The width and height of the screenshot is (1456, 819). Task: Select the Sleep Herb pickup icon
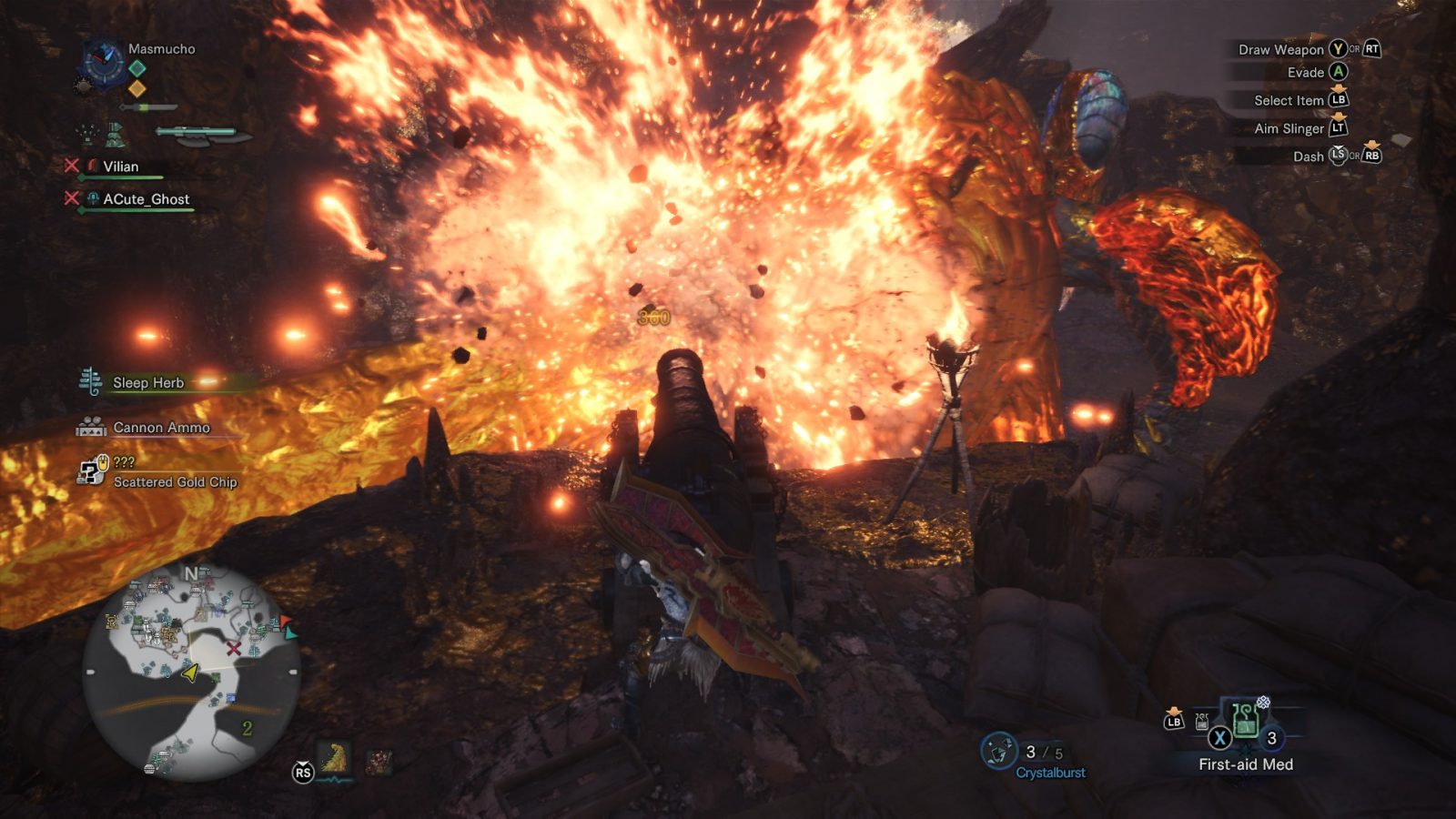pos(90,383)
